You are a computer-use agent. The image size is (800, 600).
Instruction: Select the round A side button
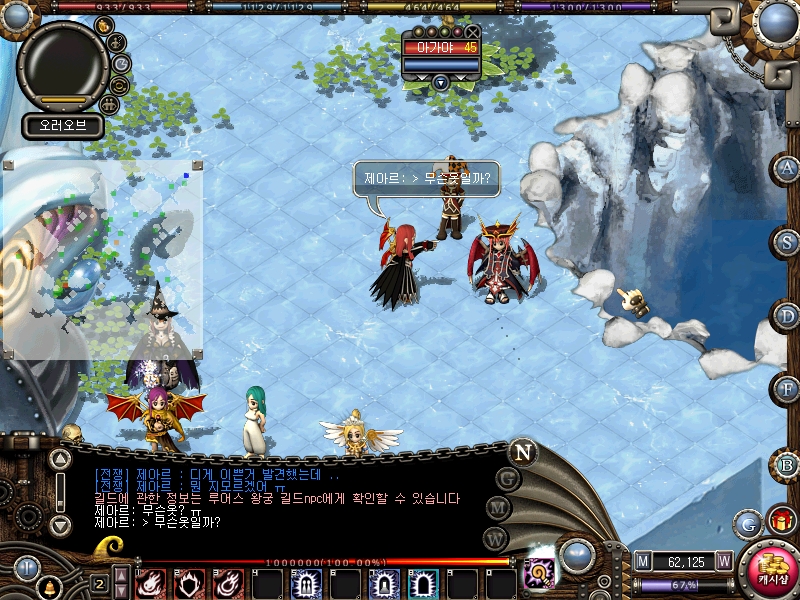[787, 168]
